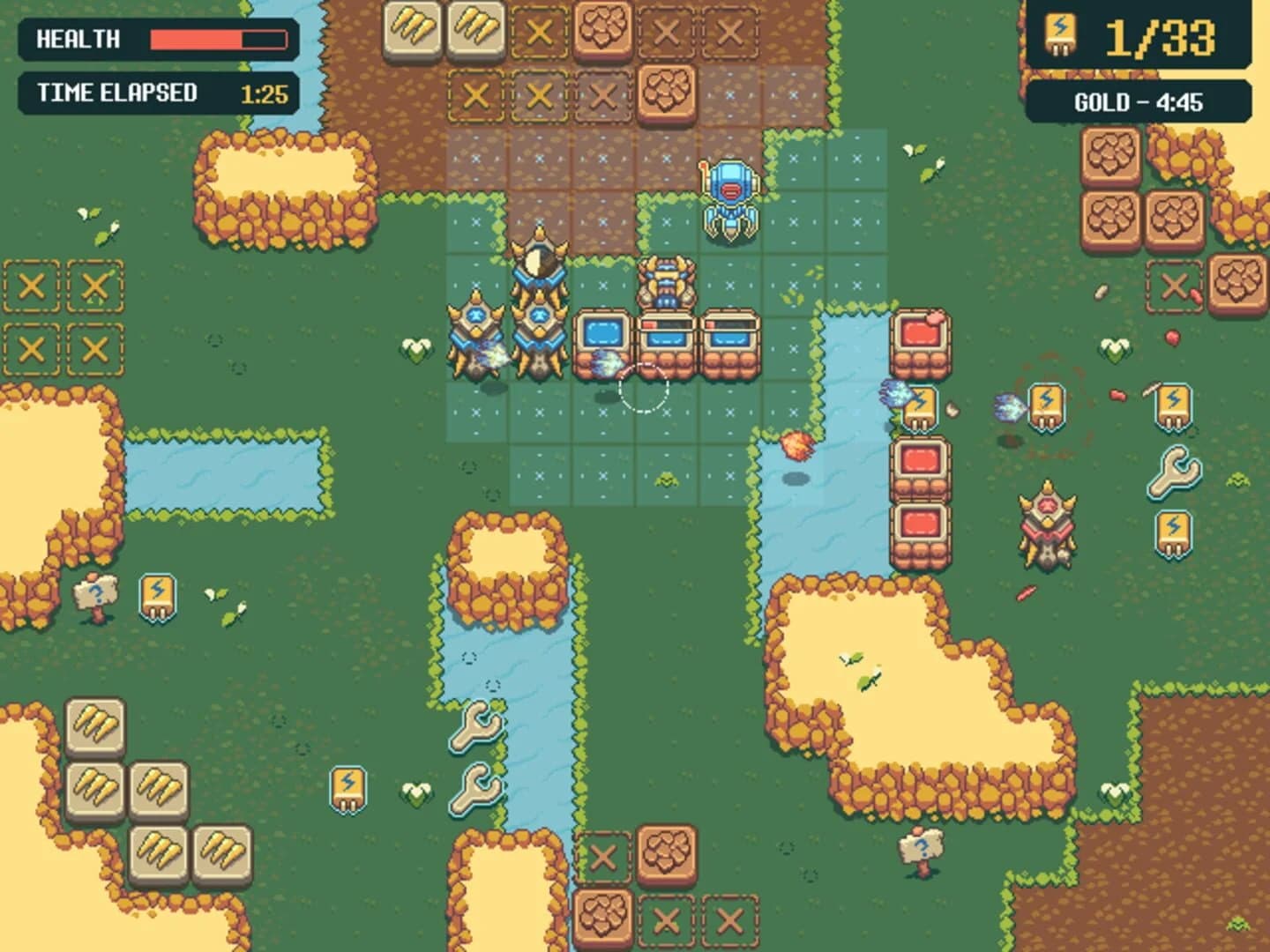
Task: Click the question mark signpost at bottom right
Action: [x=919, y=851]
